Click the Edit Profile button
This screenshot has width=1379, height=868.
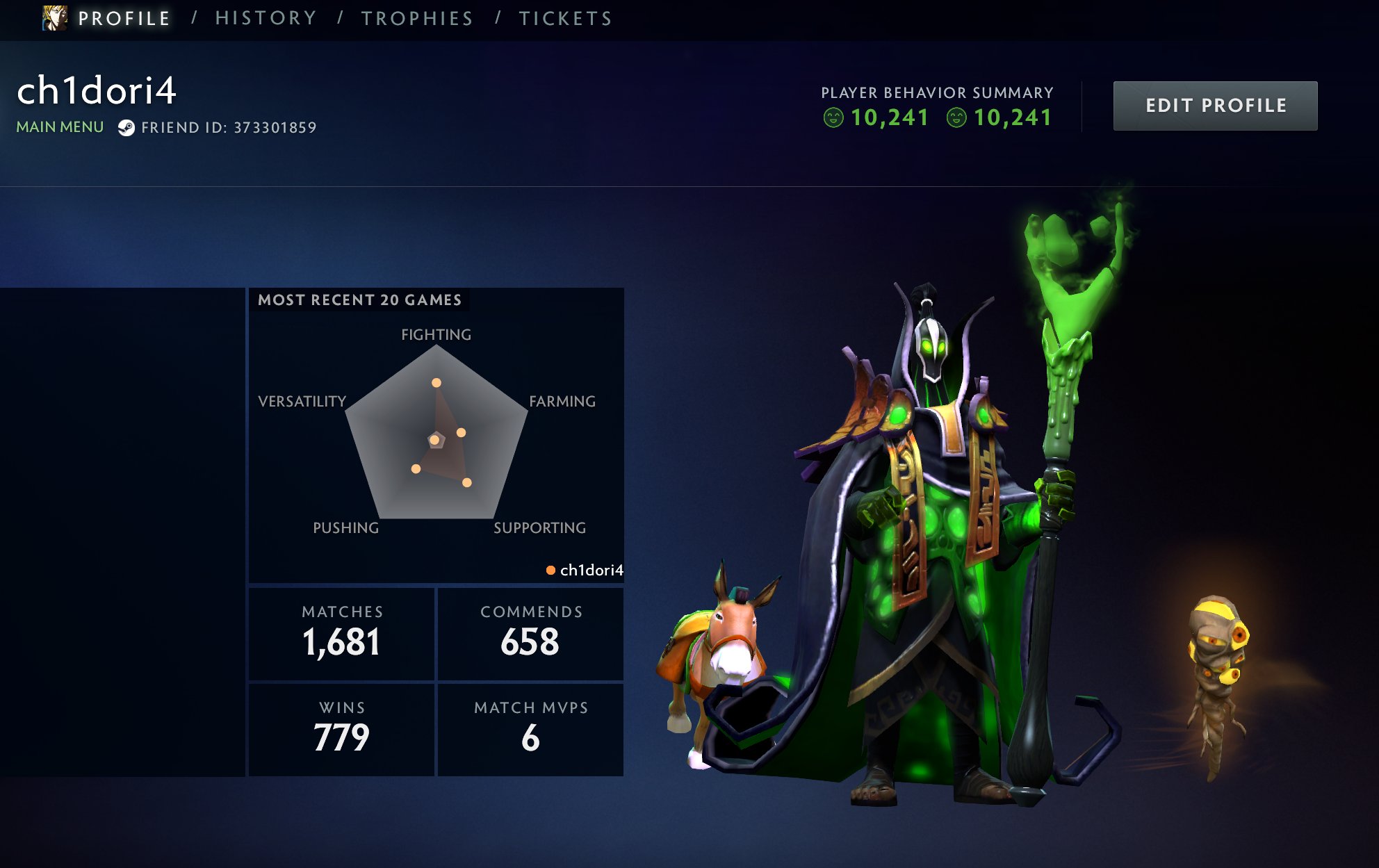pos(1214,106)
